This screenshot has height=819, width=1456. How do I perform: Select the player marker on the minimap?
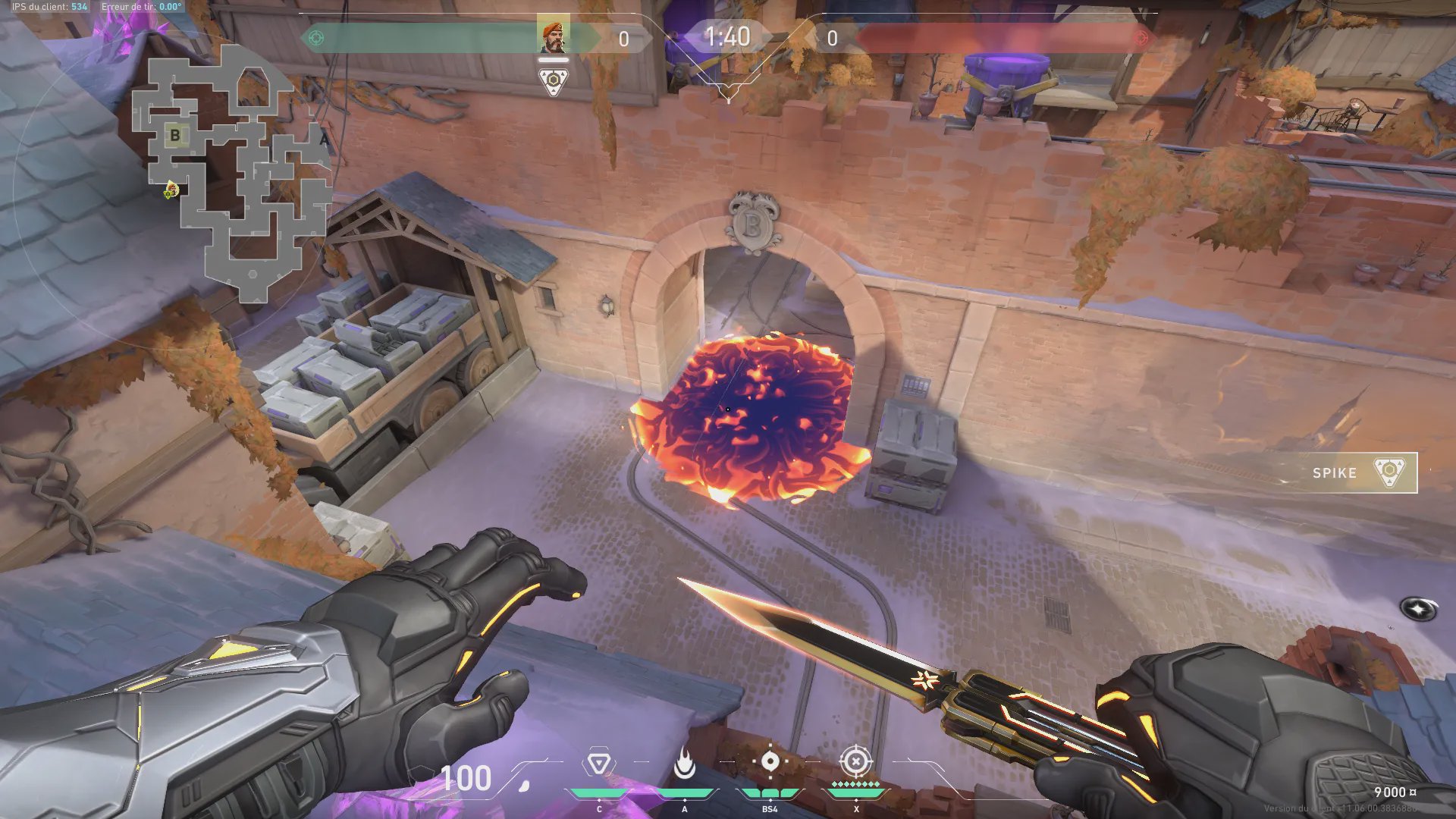(171, 190)
